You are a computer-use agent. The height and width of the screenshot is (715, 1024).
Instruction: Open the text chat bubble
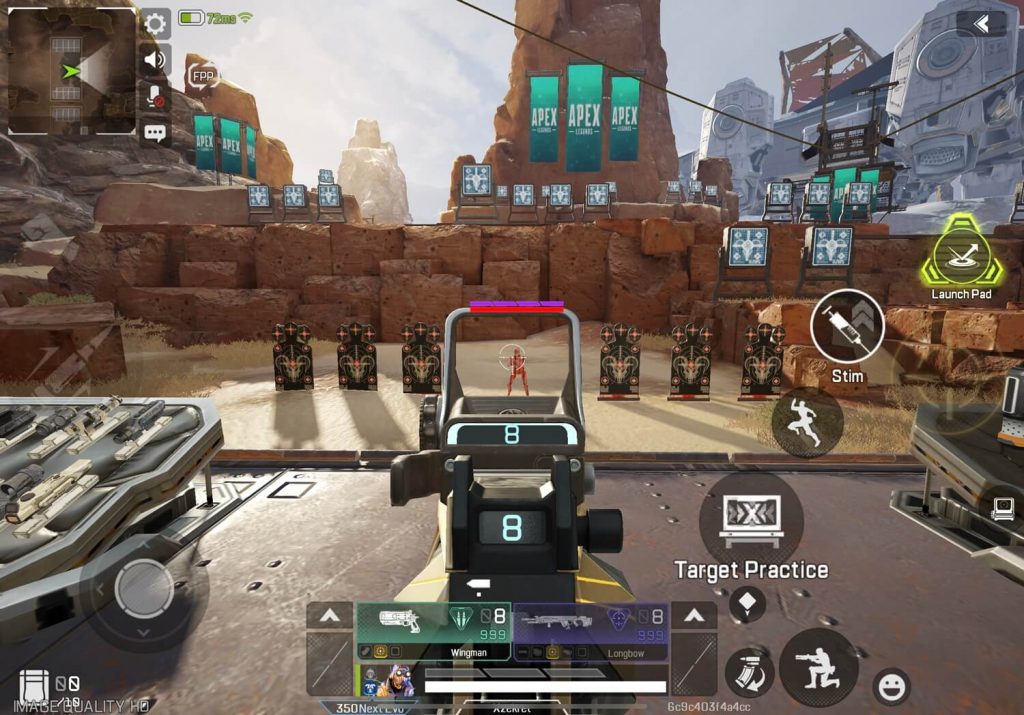(x=155, y=132)
